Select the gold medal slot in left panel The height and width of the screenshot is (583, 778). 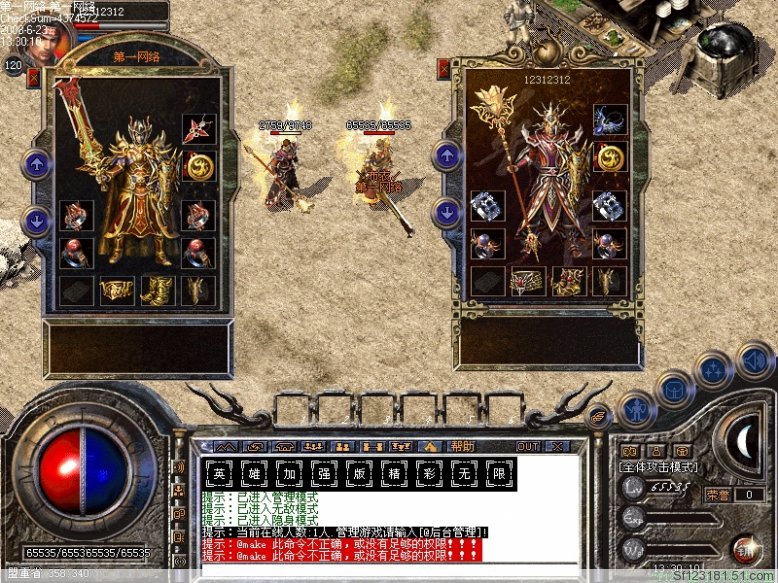[x=199, y=166]
